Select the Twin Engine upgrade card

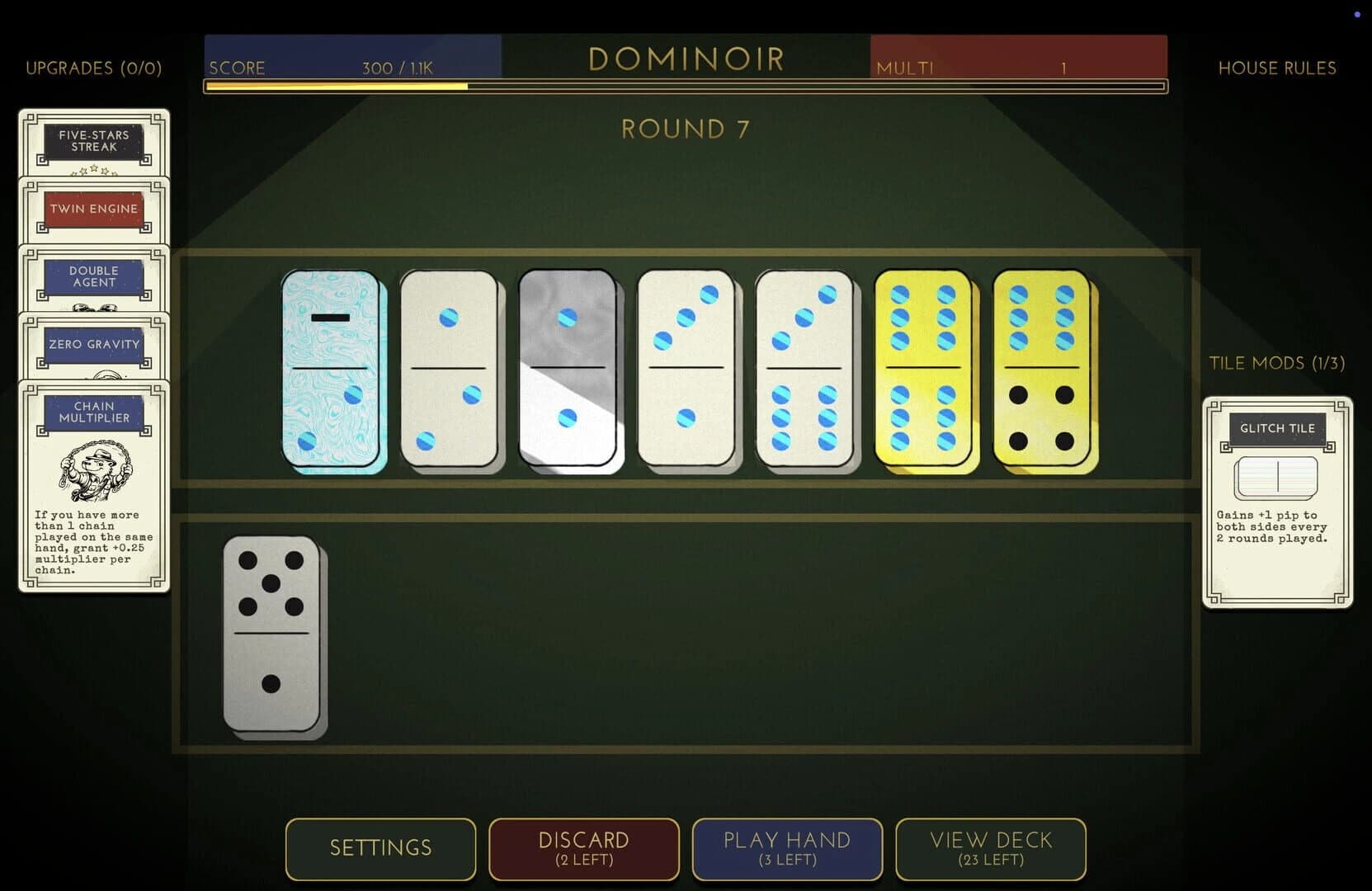click(x=93, y=209)
